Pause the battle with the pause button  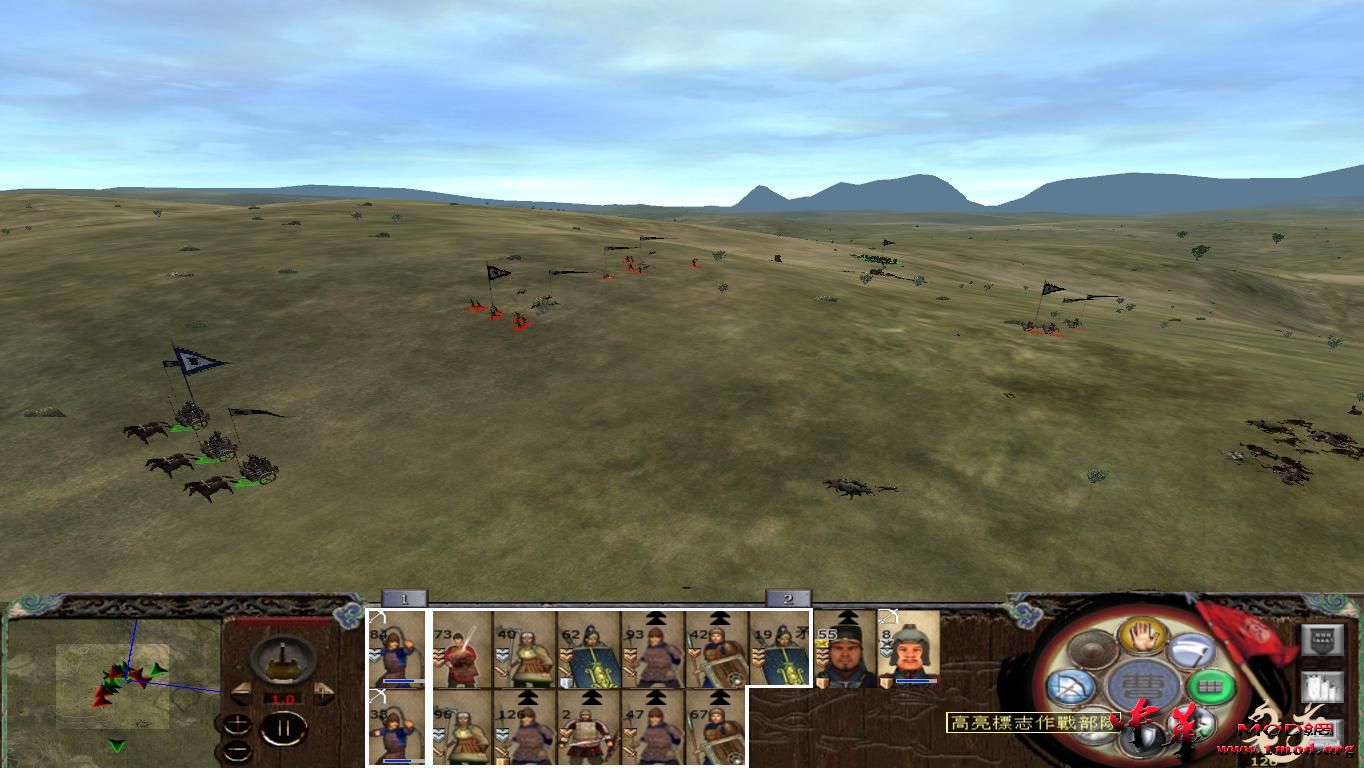pos(284,727)
